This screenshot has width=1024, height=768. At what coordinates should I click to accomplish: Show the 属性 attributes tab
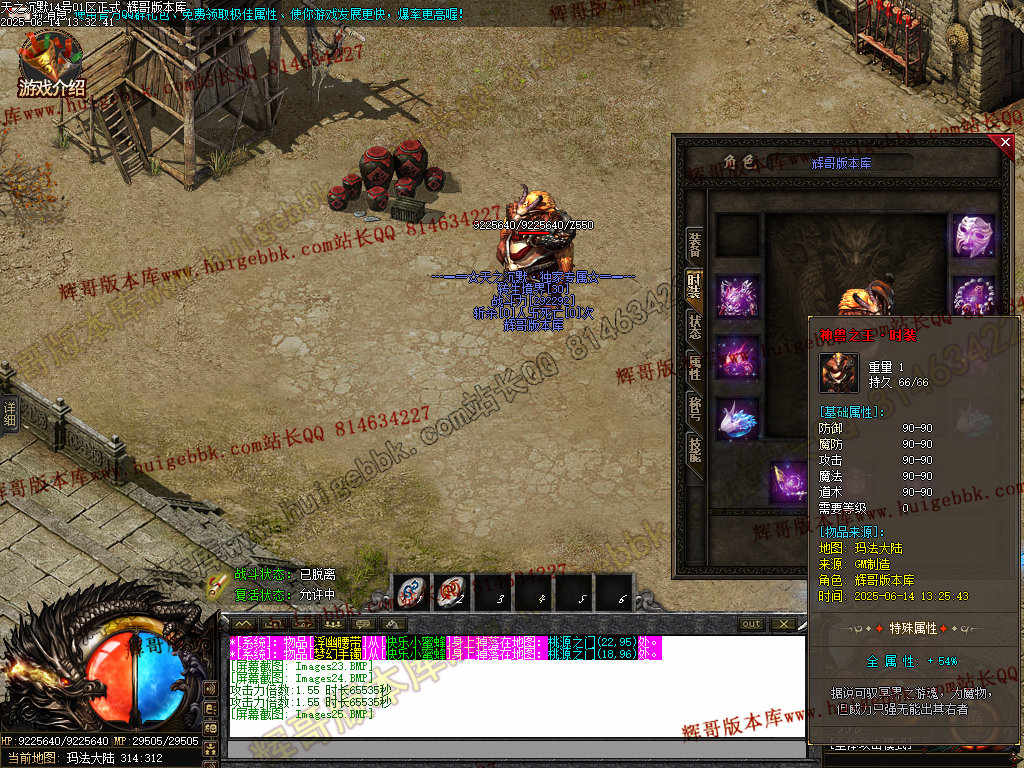click(694, 367)
